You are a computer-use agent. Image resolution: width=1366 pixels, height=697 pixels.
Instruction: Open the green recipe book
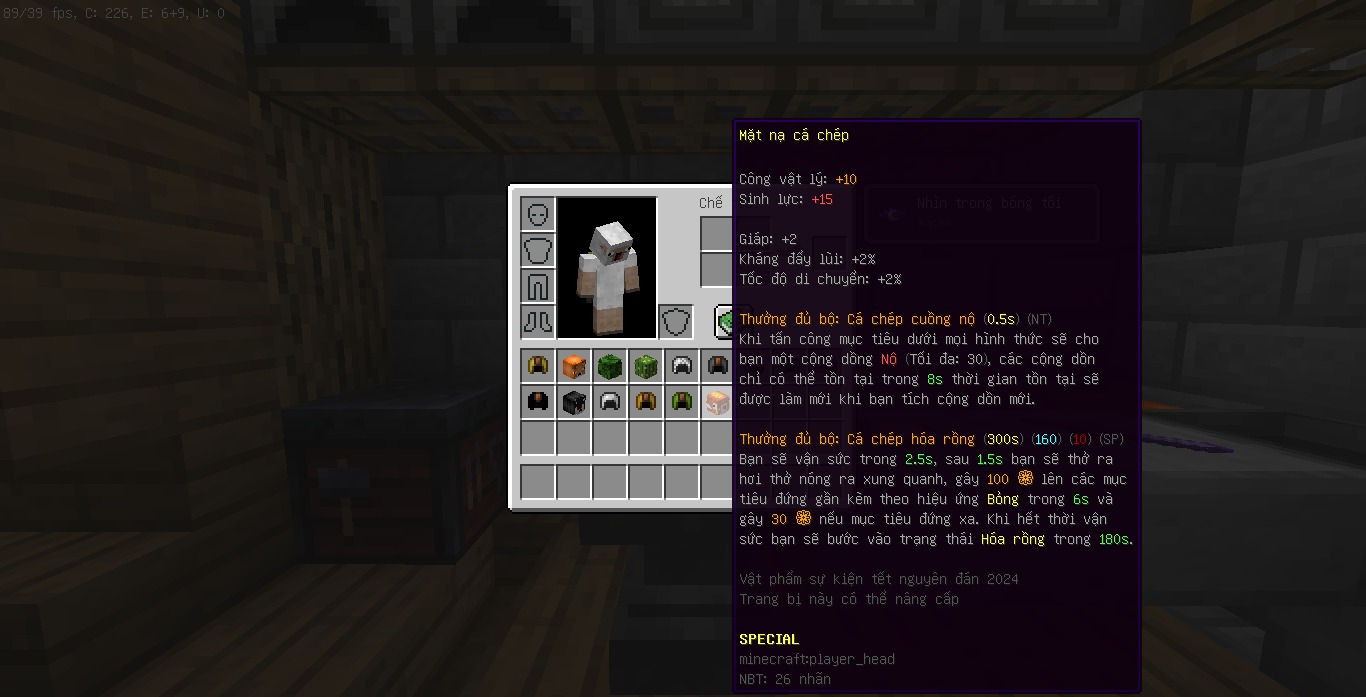(725, 322)
